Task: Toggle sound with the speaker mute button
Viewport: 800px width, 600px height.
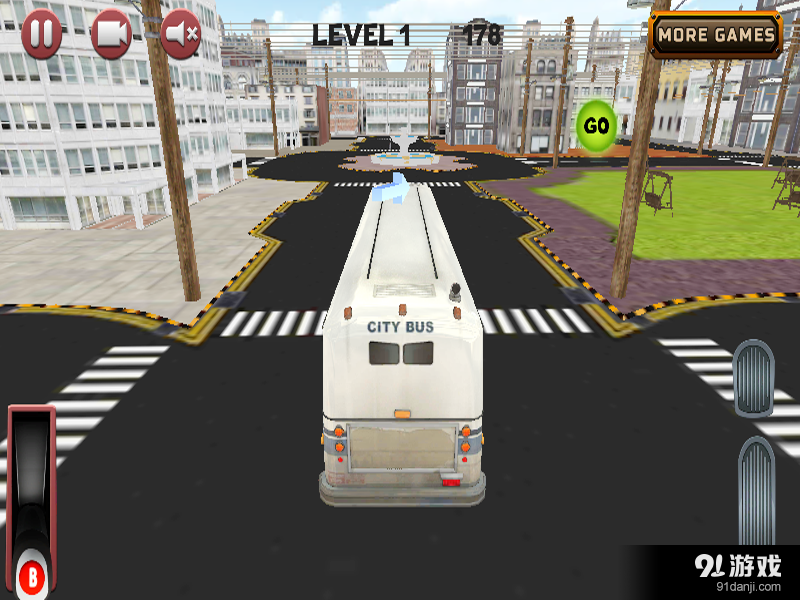Action: (181, 35)
